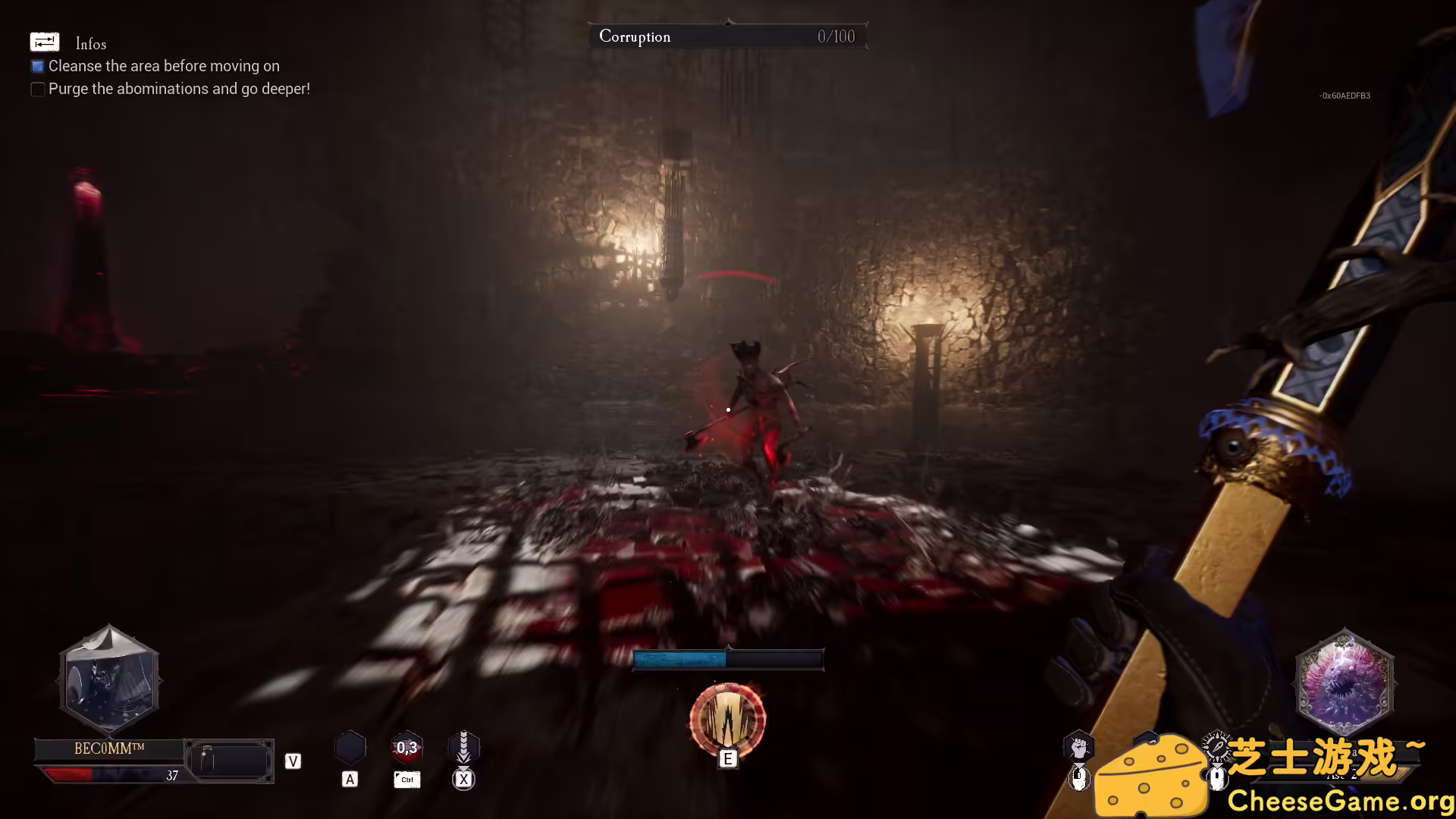Select the Corruption title bar
The width and height of the screenshot is (1456, 819).
(x=635, y=36)
